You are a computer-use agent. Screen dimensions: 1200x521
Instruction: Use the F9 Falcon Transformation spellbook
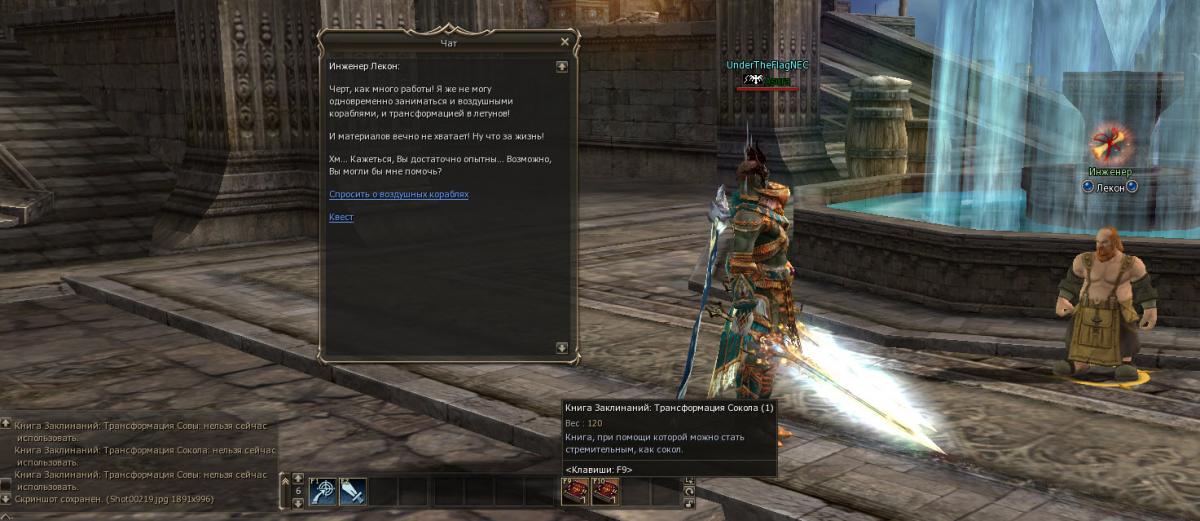coord(575,491)
